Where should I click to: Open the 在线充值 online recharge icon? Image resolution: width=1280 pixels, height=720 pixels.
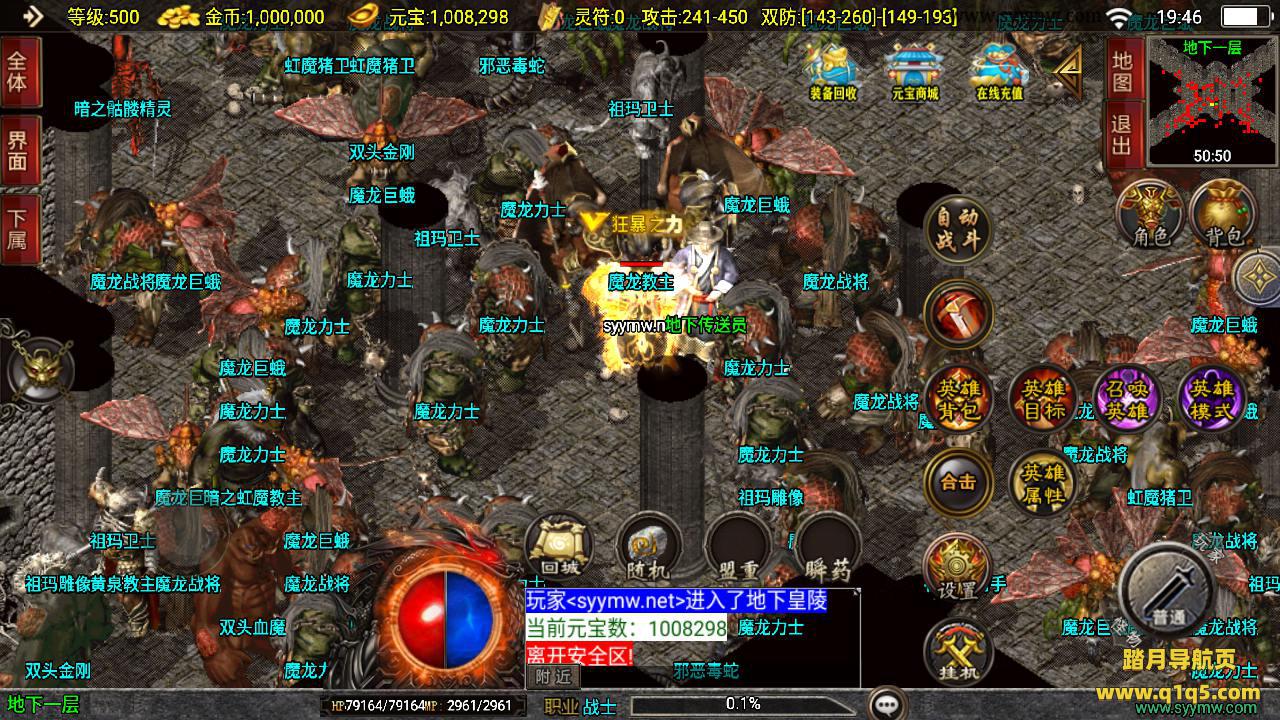999,70
